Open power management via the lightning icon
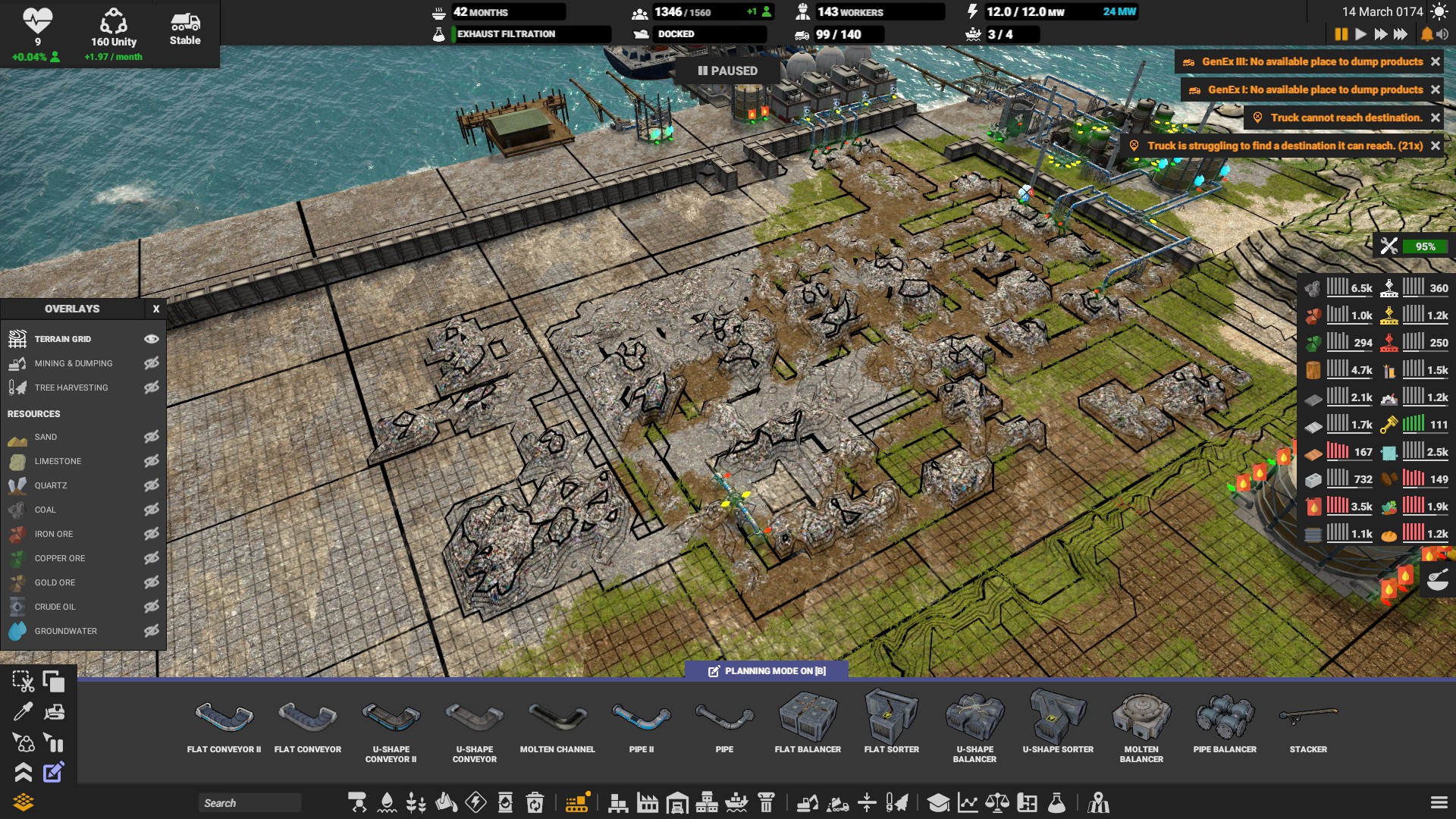This screenshot has width=1456, height=819. point(475,802)
